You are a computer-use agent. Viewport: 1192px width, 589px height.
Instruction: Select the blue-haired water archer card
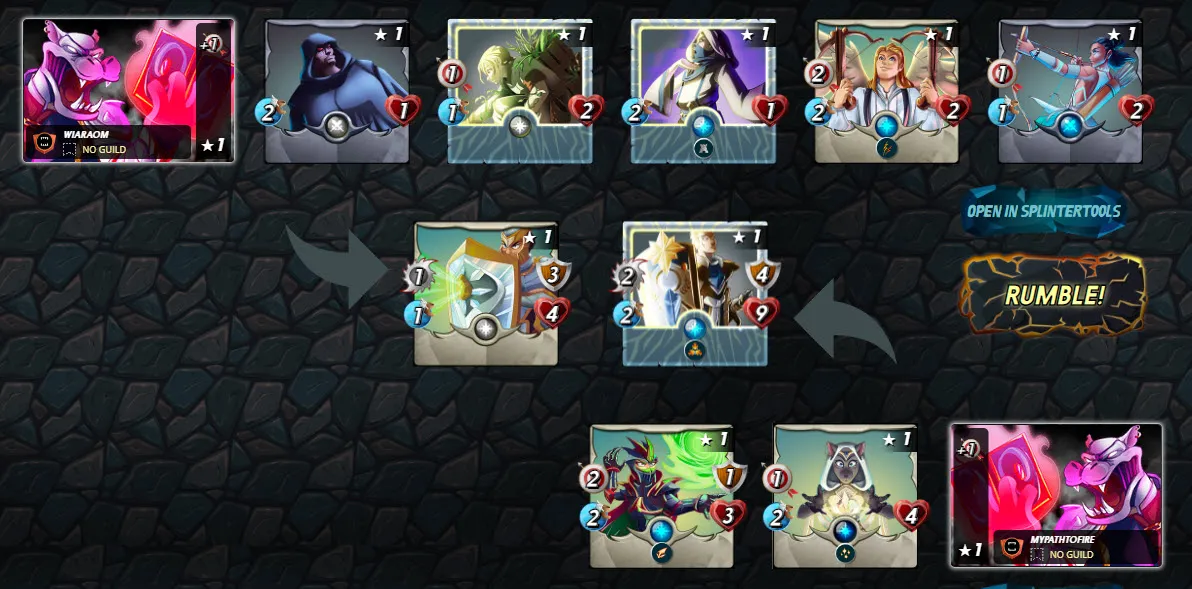(x=1070, y=91)
